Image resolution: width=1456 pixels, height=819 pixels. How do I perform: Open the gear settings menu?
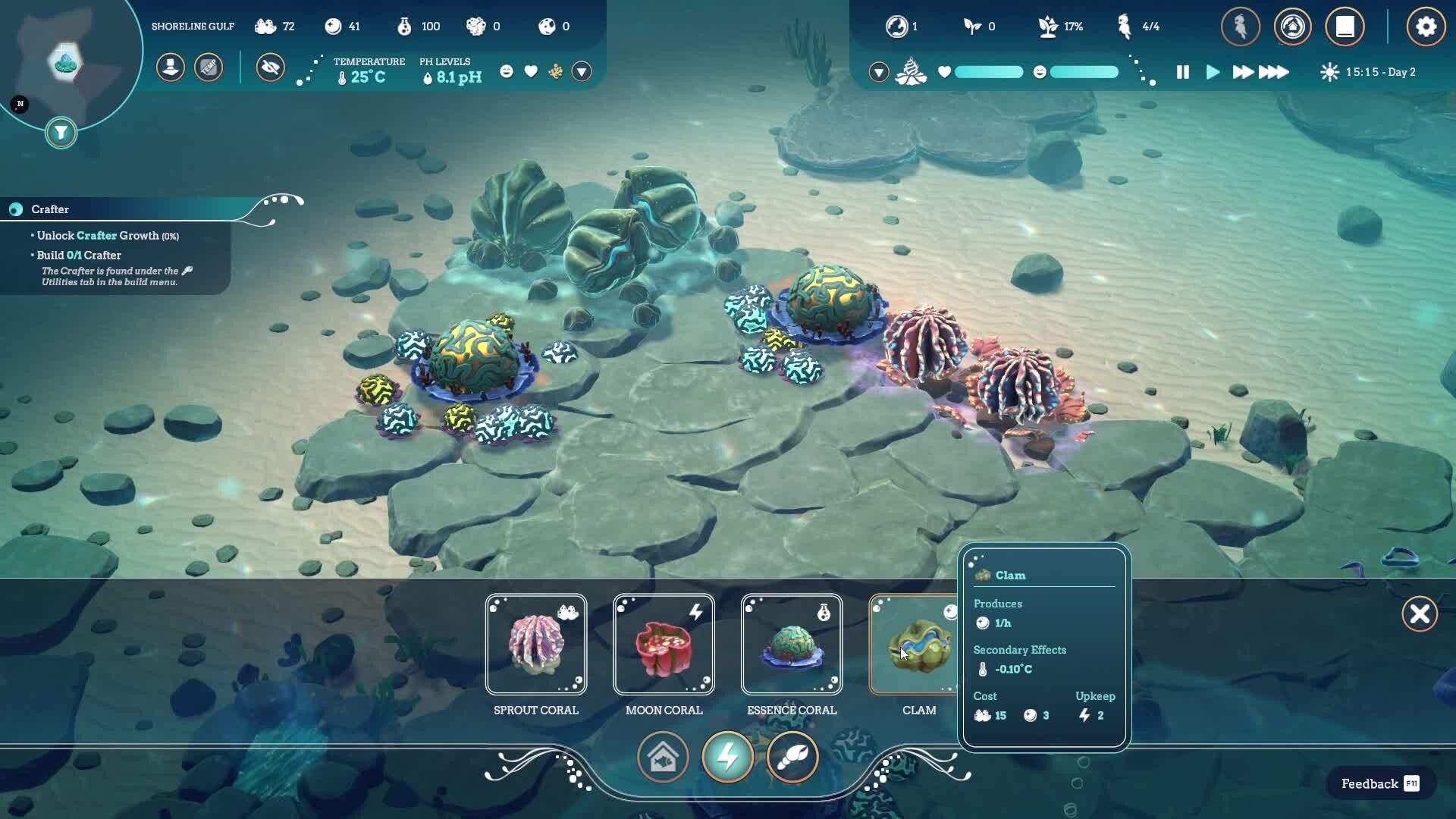(1426, 27)
